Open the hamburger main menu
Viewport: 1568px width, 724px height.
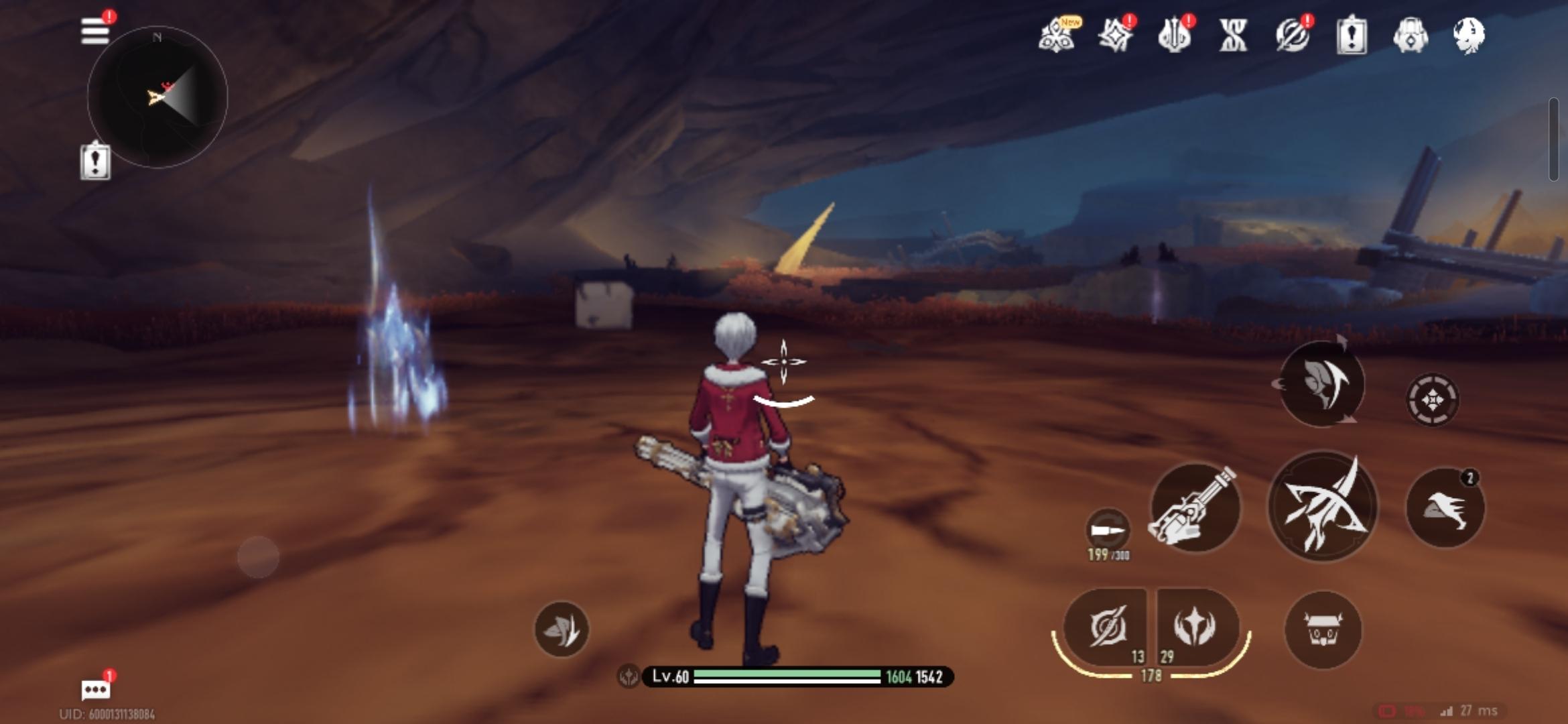[95, 31]
